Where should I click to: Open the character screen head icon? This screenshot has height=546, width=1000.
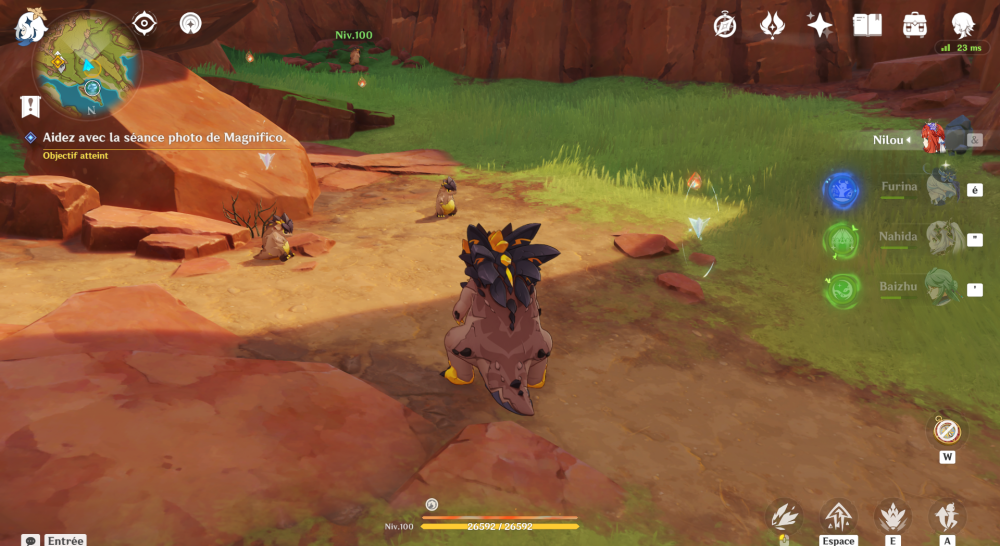[x=962, y=25]
